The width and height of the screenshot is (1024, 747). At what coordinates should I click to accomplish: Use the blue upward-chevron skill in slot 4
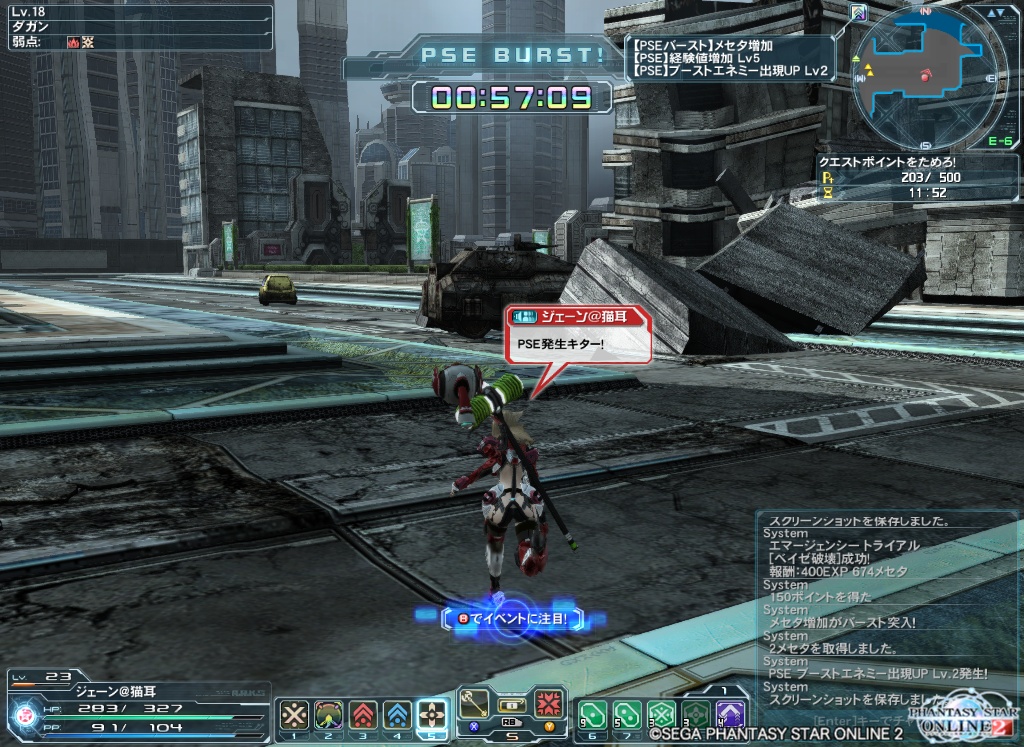(397, 714)
